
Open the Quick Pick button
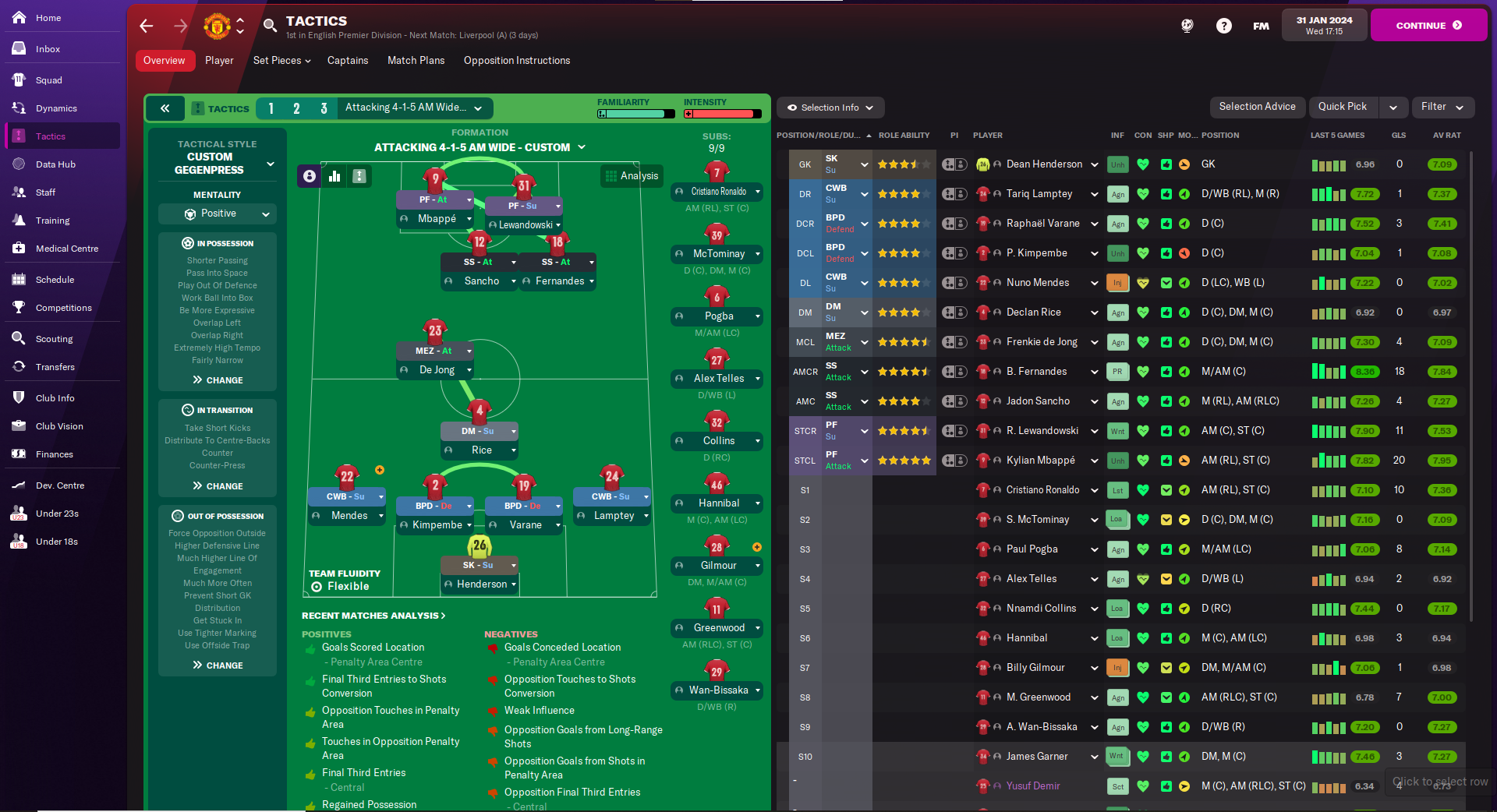click(1342, 107)
